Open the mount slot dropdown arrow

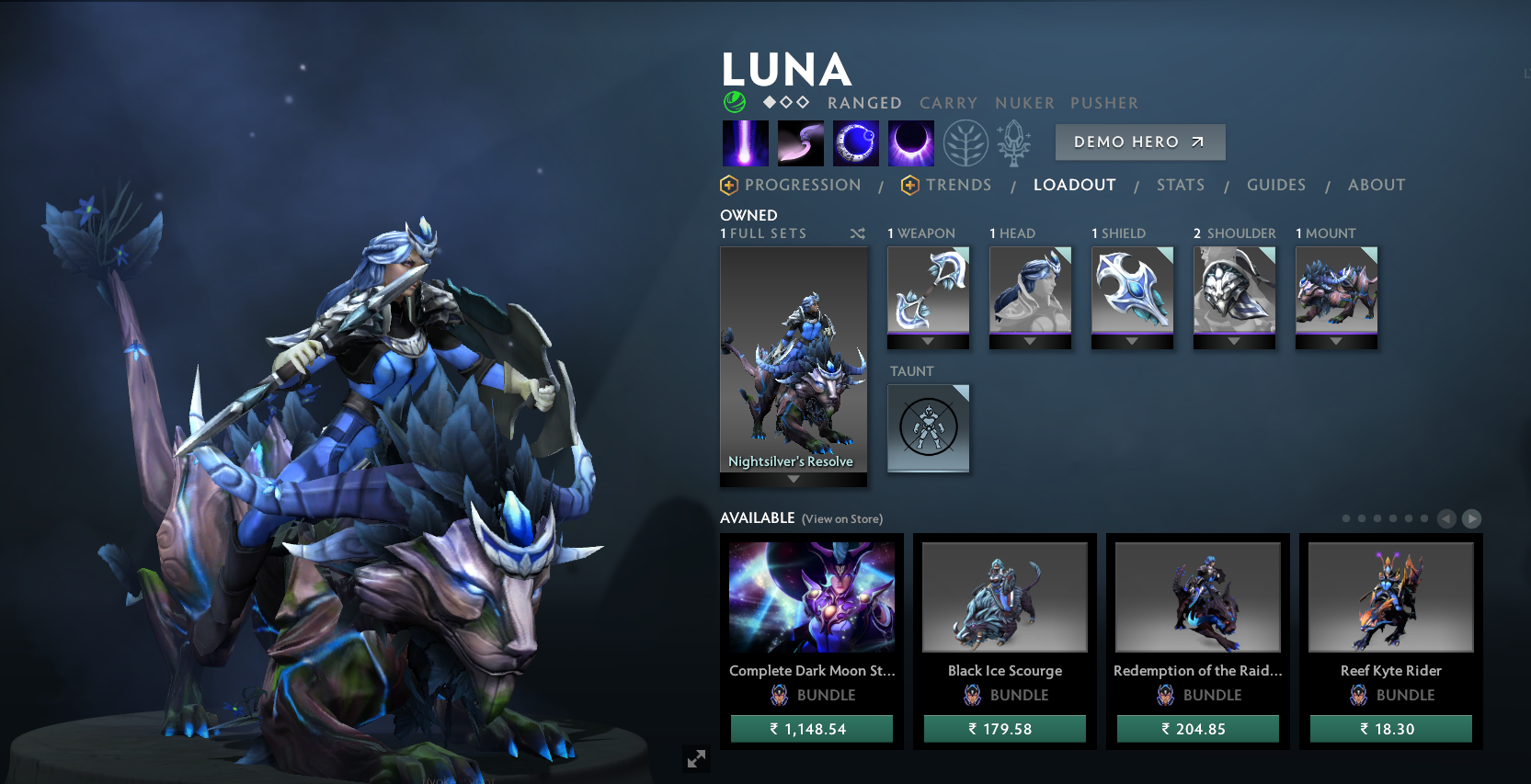pos(1336,340)
